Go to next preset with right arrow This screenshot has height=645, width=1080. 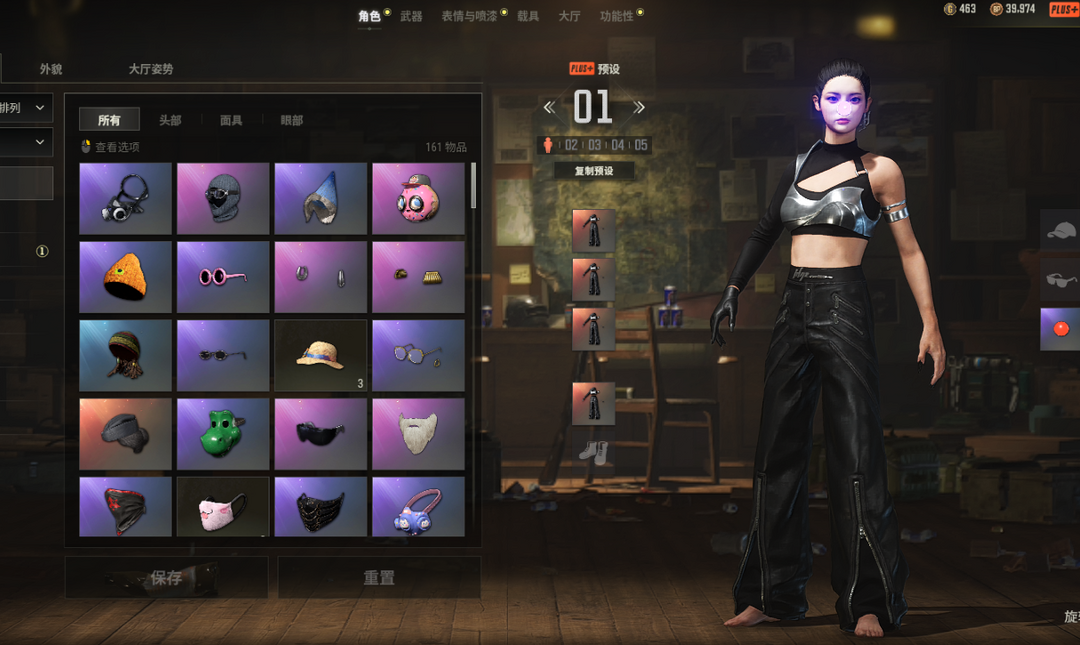pyautogui.click(x=639, y=107)
